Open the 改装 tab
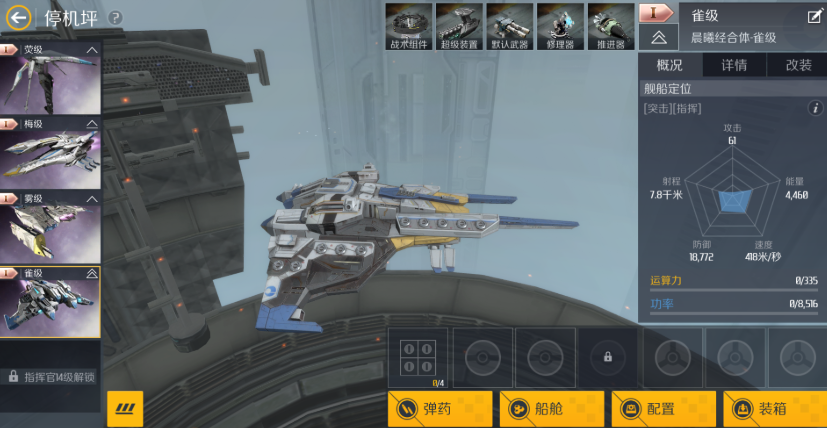This screenshot has height=428, width=827. [x=798, y=66]
